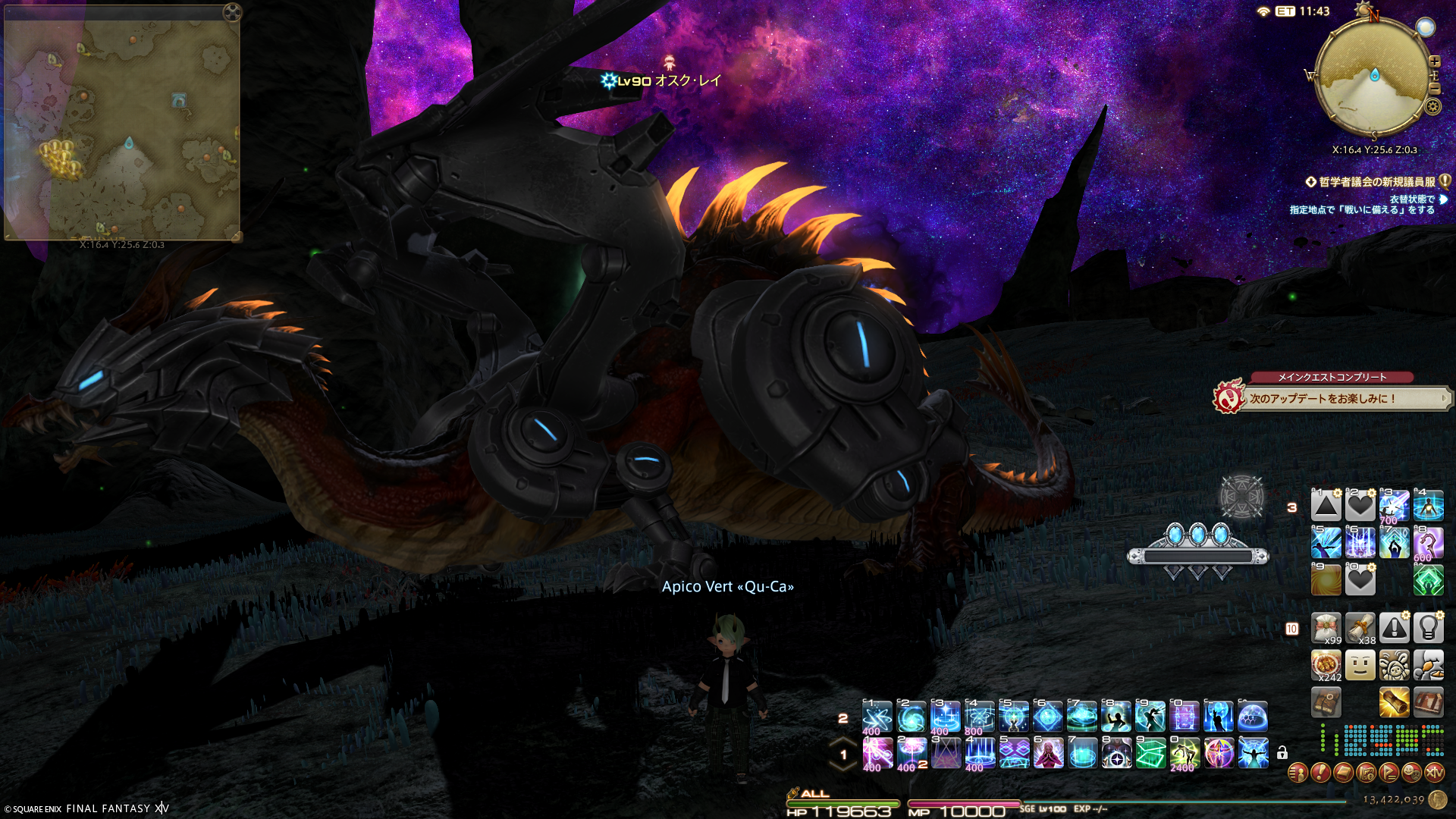The image size is (1456, 819).
Task: Zoom in the compass minimap
Action: pyautogui.click(x=1435, y=61)
